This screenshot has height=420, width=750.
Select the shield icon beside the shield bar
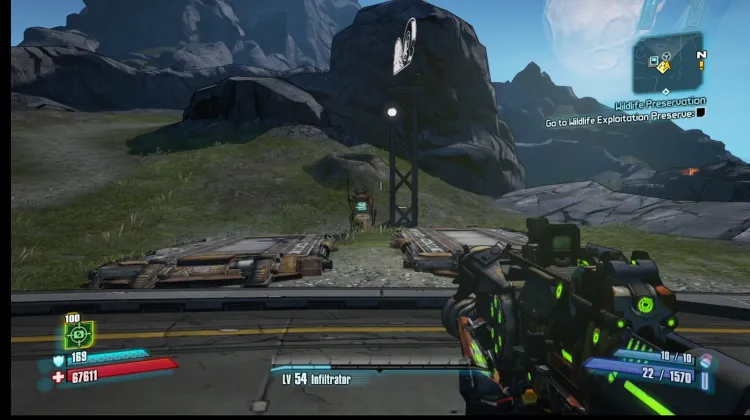point(58,359)
